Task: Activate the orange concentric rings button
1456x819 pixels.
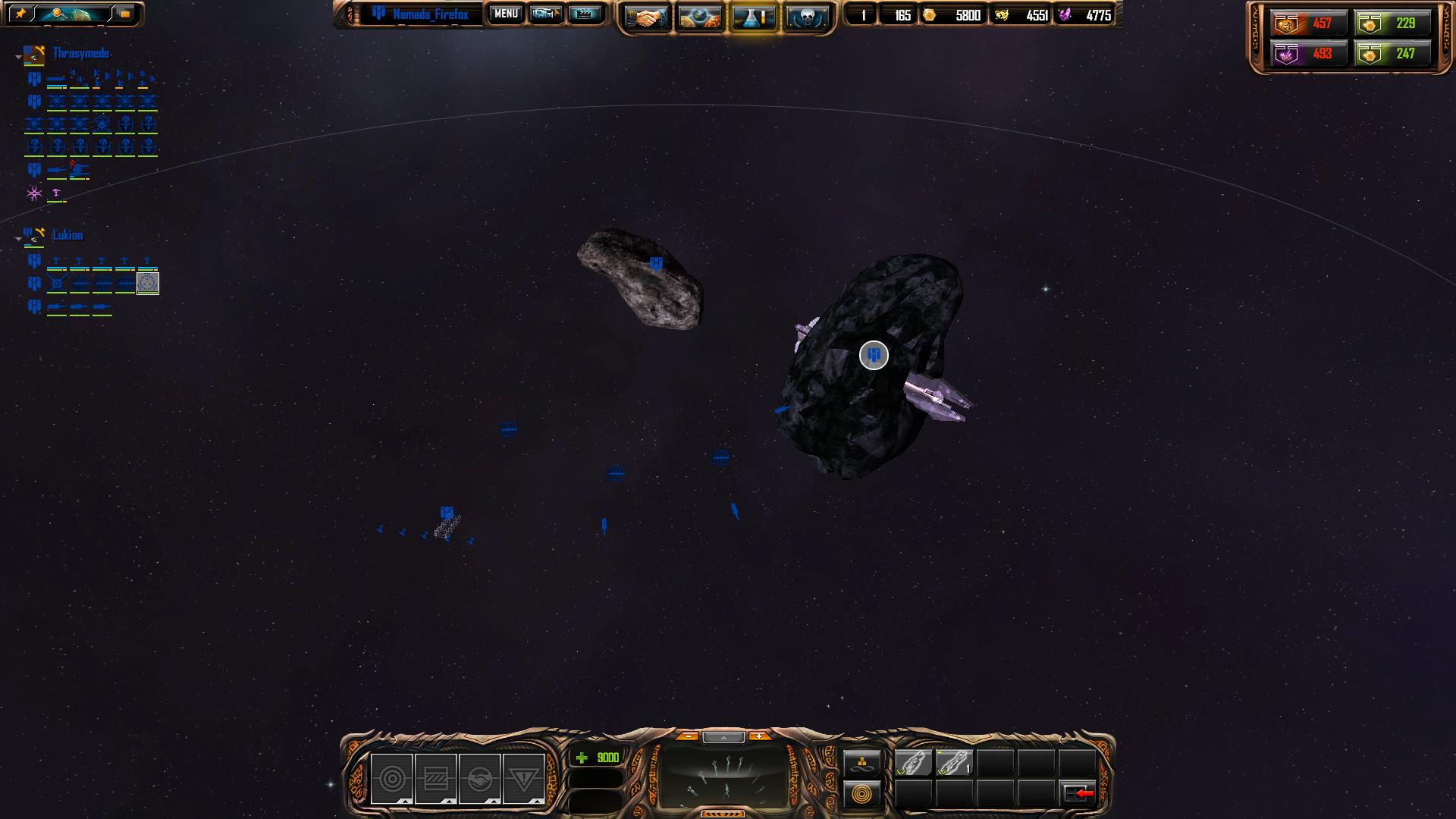Action: (862, 794)
